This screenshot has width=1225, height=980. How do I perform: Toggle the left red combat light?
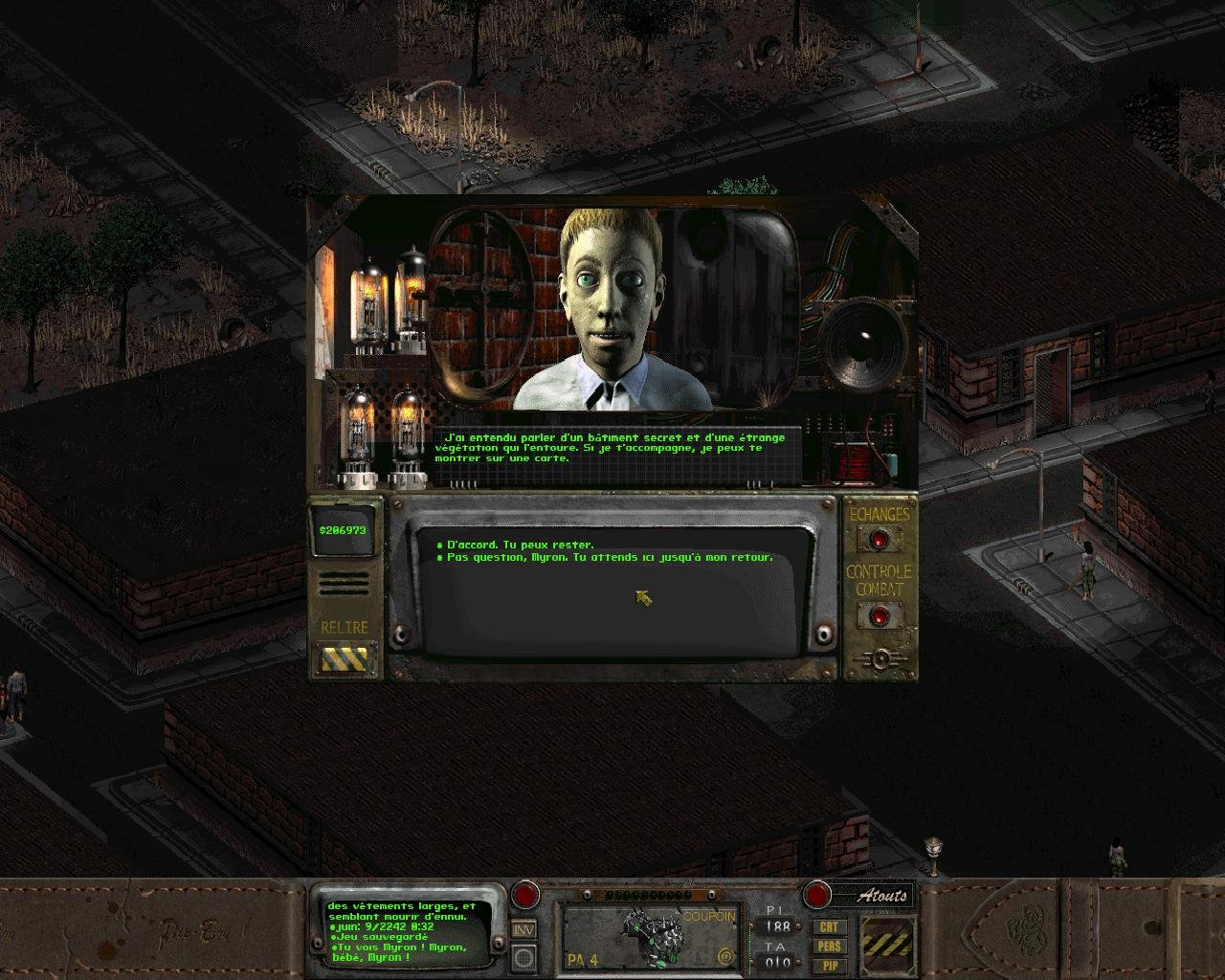(x=527, y=897)
